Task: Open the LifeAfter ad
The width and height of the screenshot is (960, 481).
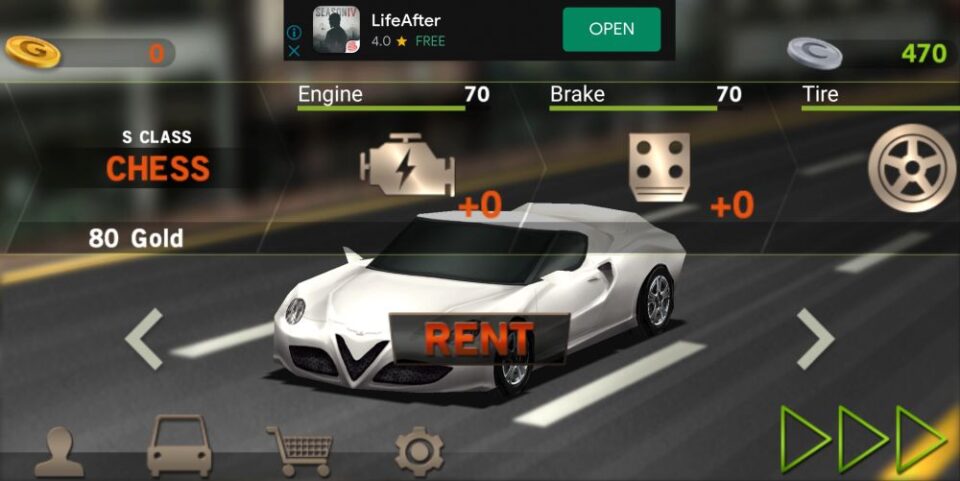Action: point(611,29)
